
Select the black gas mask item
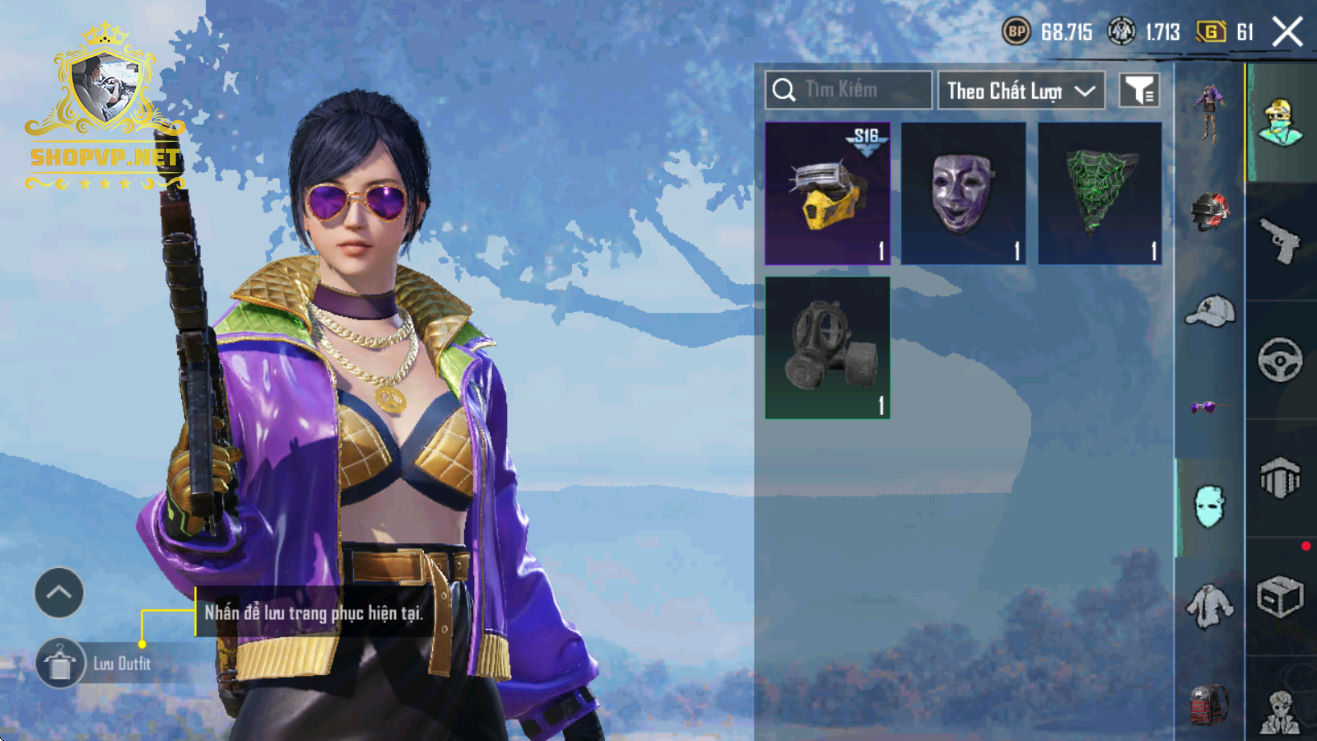pyautogui.click(x=828, y=348)
